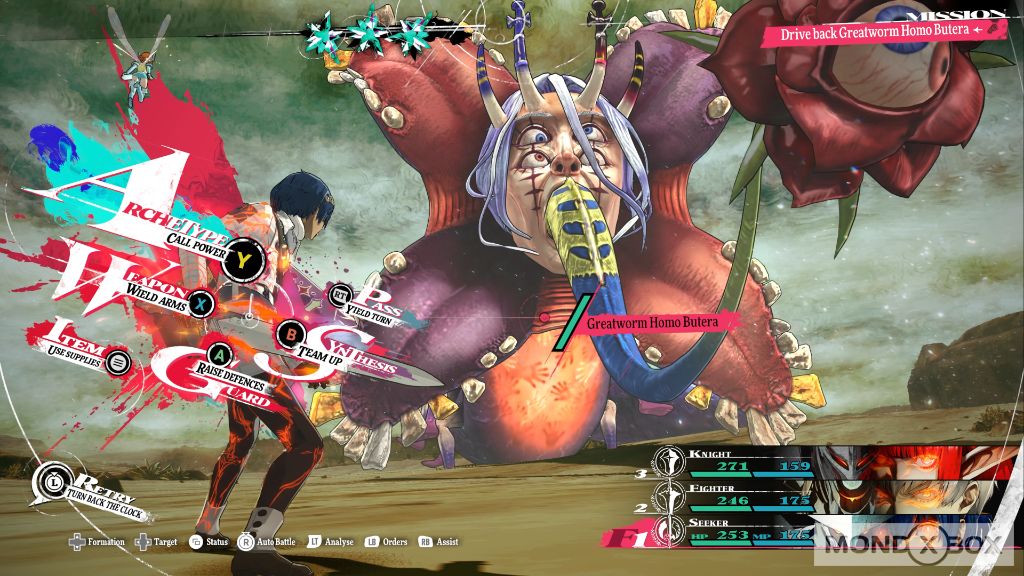This screenshot has height=576, width=1024.
Task: Open the Item use supplies command
Action: [x=118, y=361]
